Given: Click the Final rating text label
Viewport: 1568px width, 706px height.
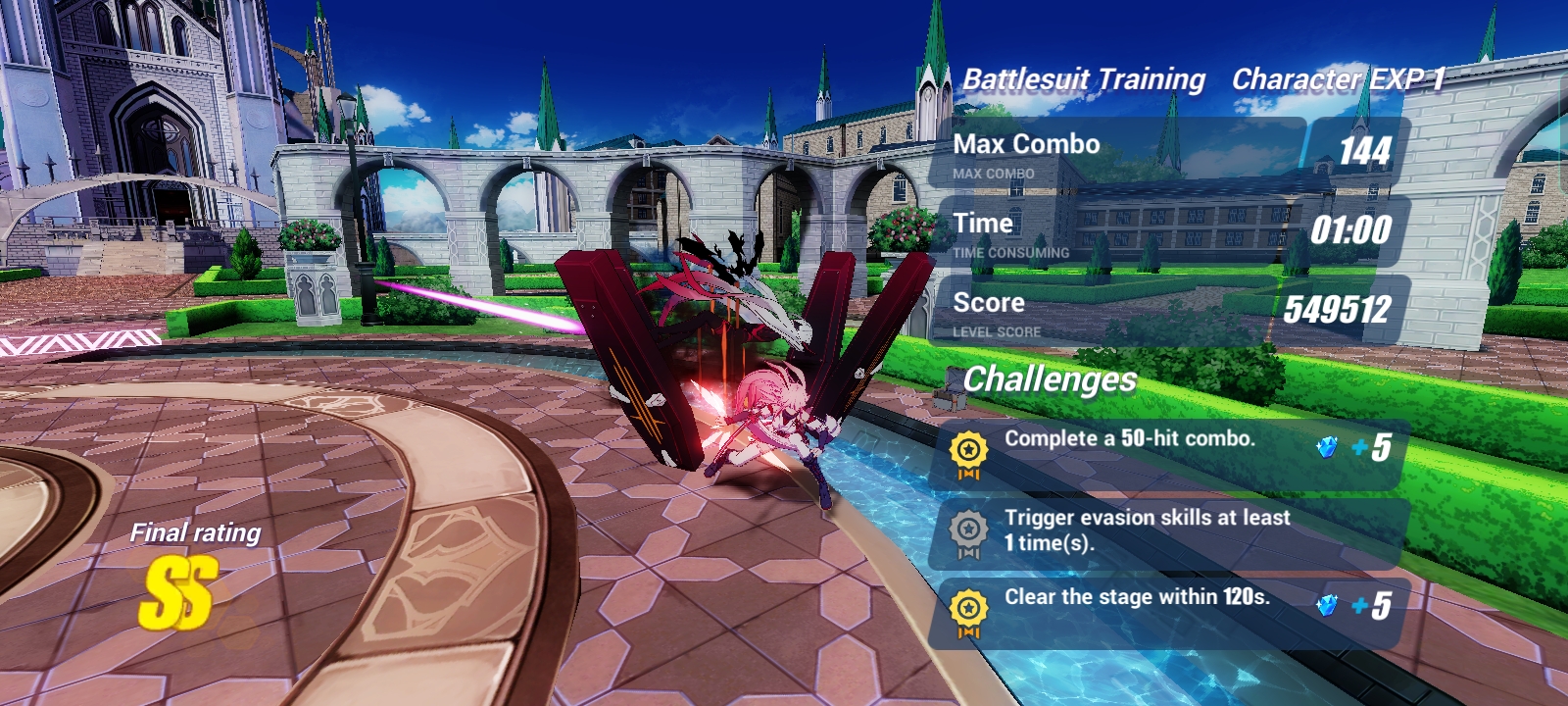Looking at the screenshot, I should 195,533.
